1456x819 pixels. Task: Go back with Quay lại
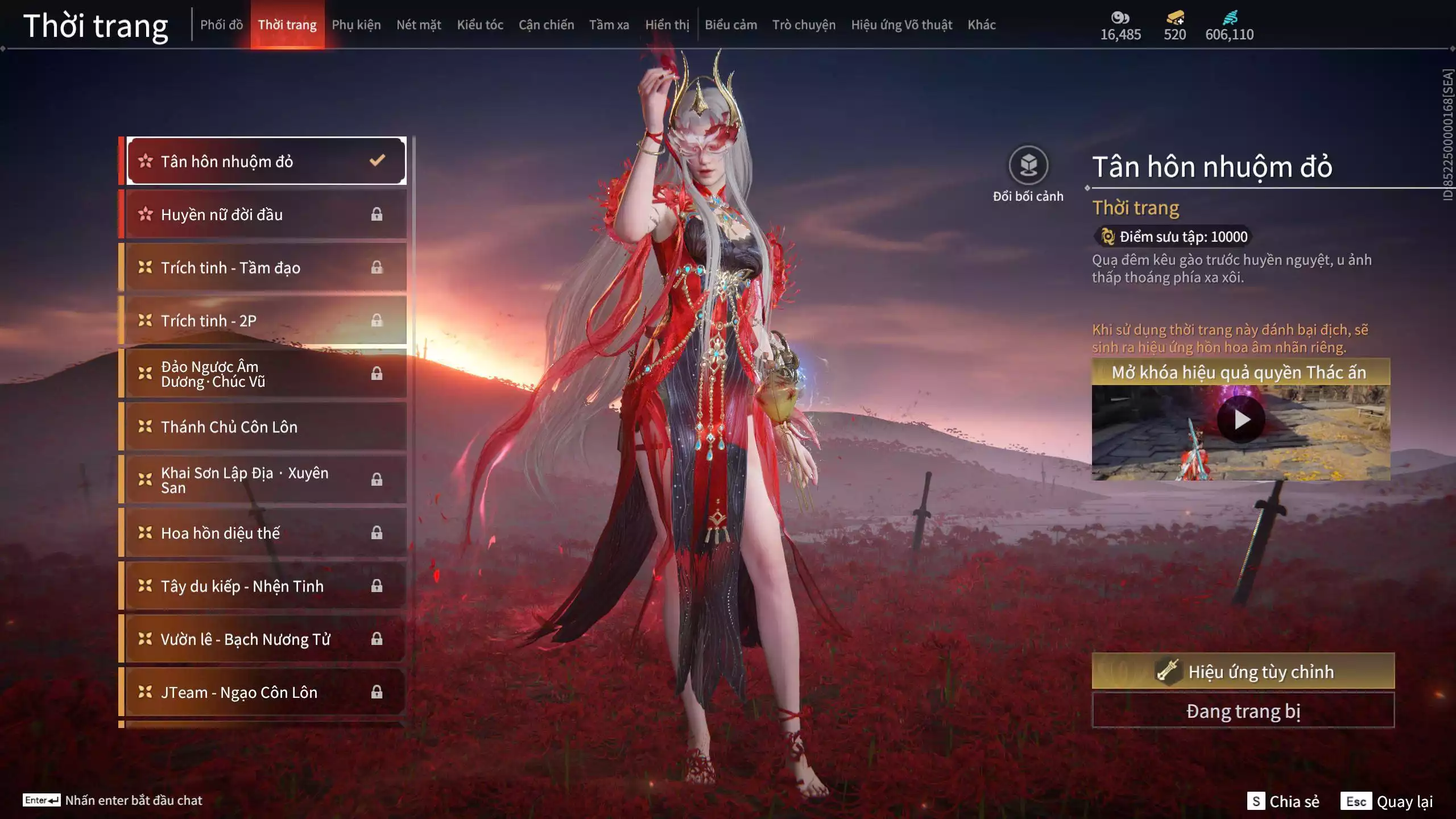pos(1387,801)
